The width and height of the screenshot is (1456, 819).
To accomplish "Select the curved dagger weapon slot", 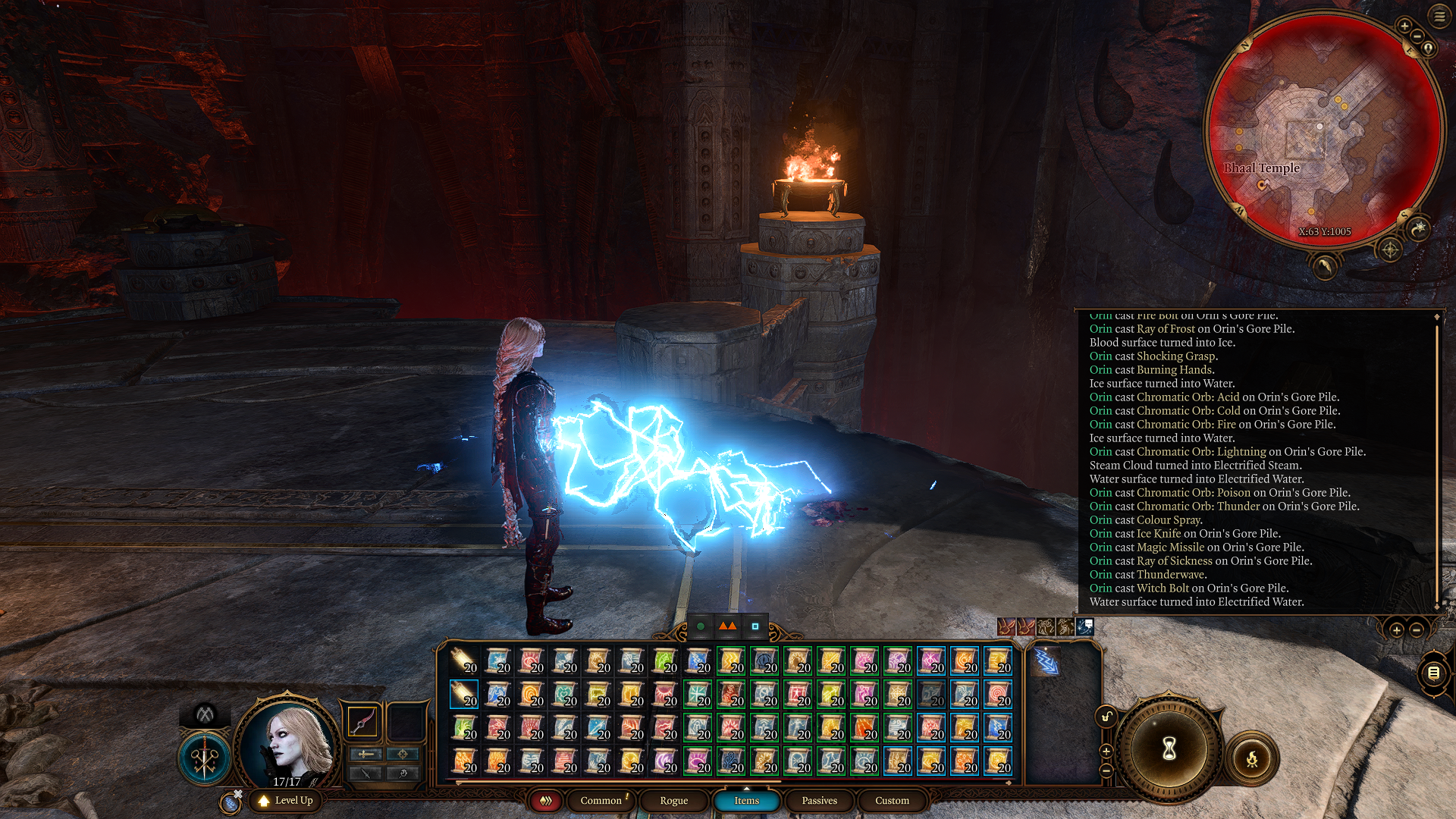I will point(362,721).
